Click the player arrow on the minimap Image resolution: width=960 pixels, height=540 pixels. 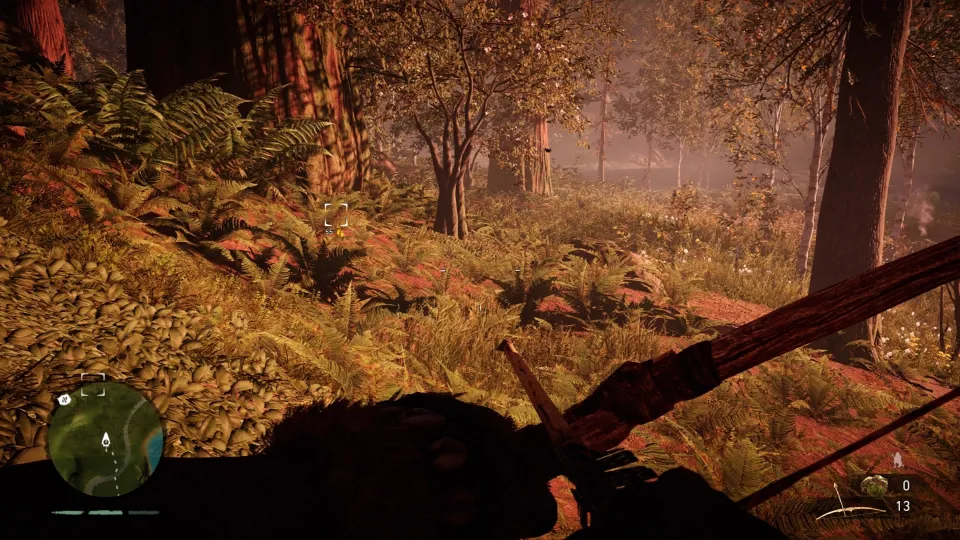[106, 439]
